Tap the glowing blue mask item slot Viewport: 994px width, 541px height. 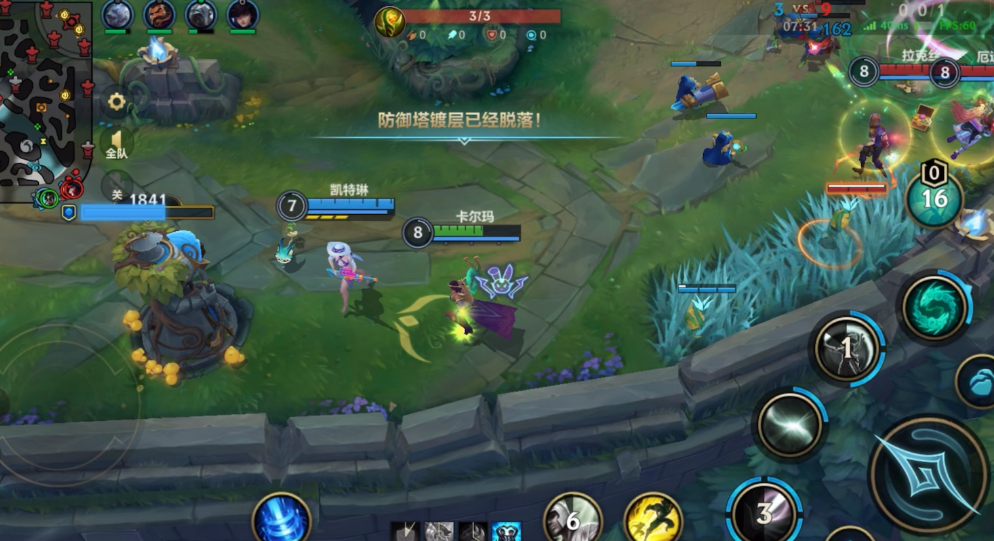pyautogui.click(x=506, y=532)
